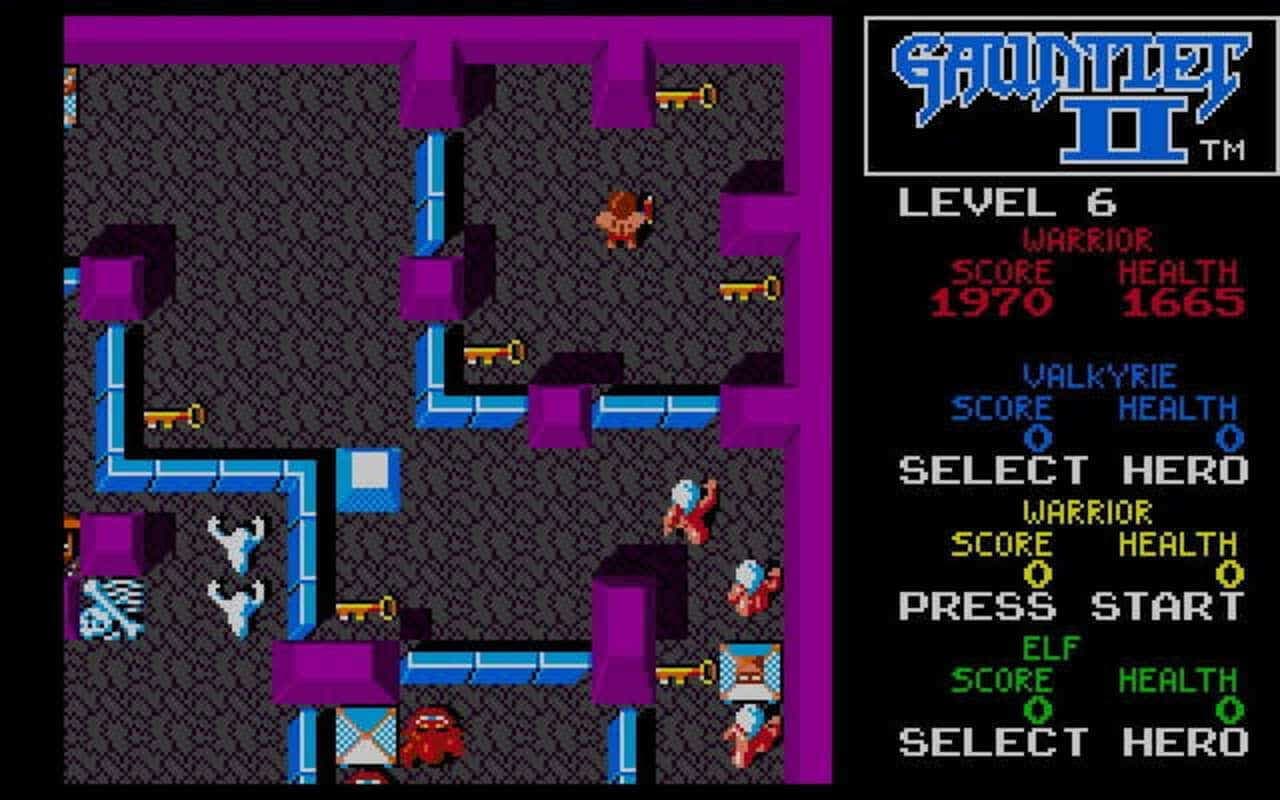1280x800 pixels.
Task: Click SELECT HERO under the Elf stats
Action: 1070,740
